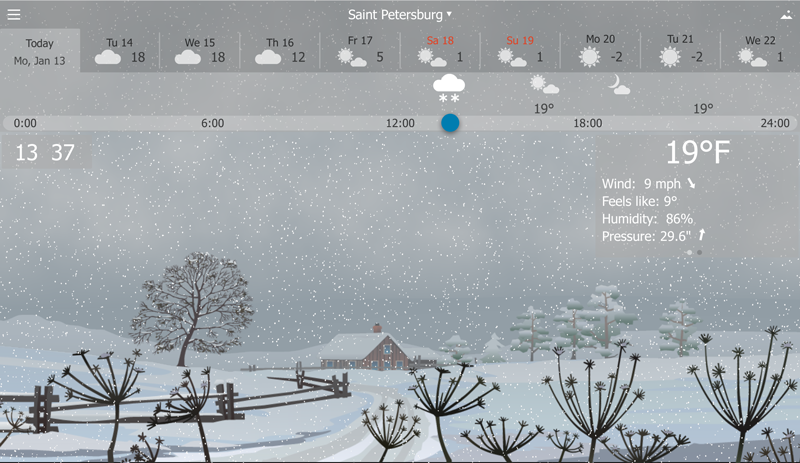Switch to Tu 14 forecast
Viewport: 800px width, 463px height.
120,51
